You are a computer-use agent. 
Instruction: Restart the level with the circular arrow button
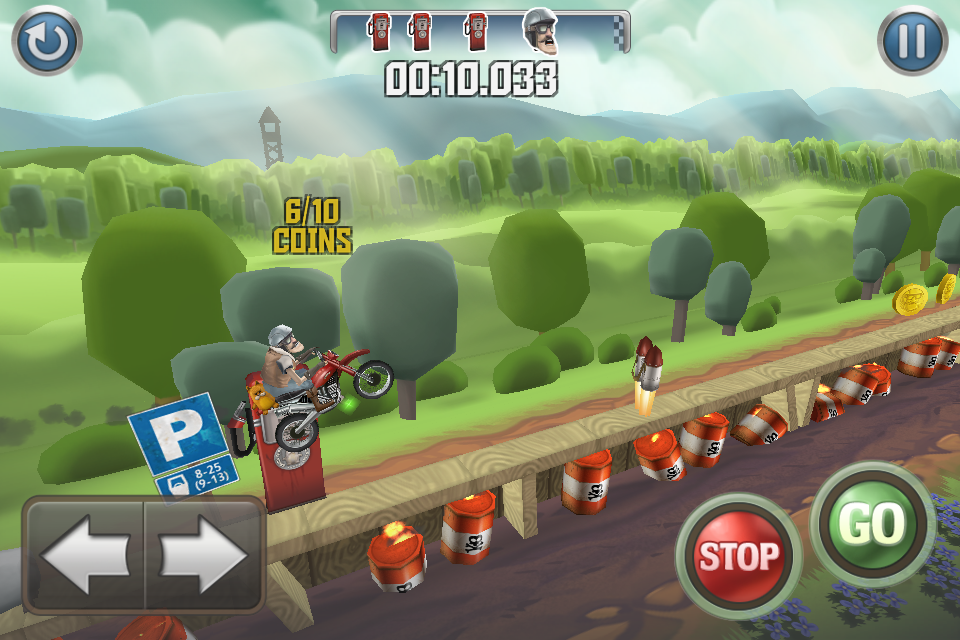pos(46,41)
